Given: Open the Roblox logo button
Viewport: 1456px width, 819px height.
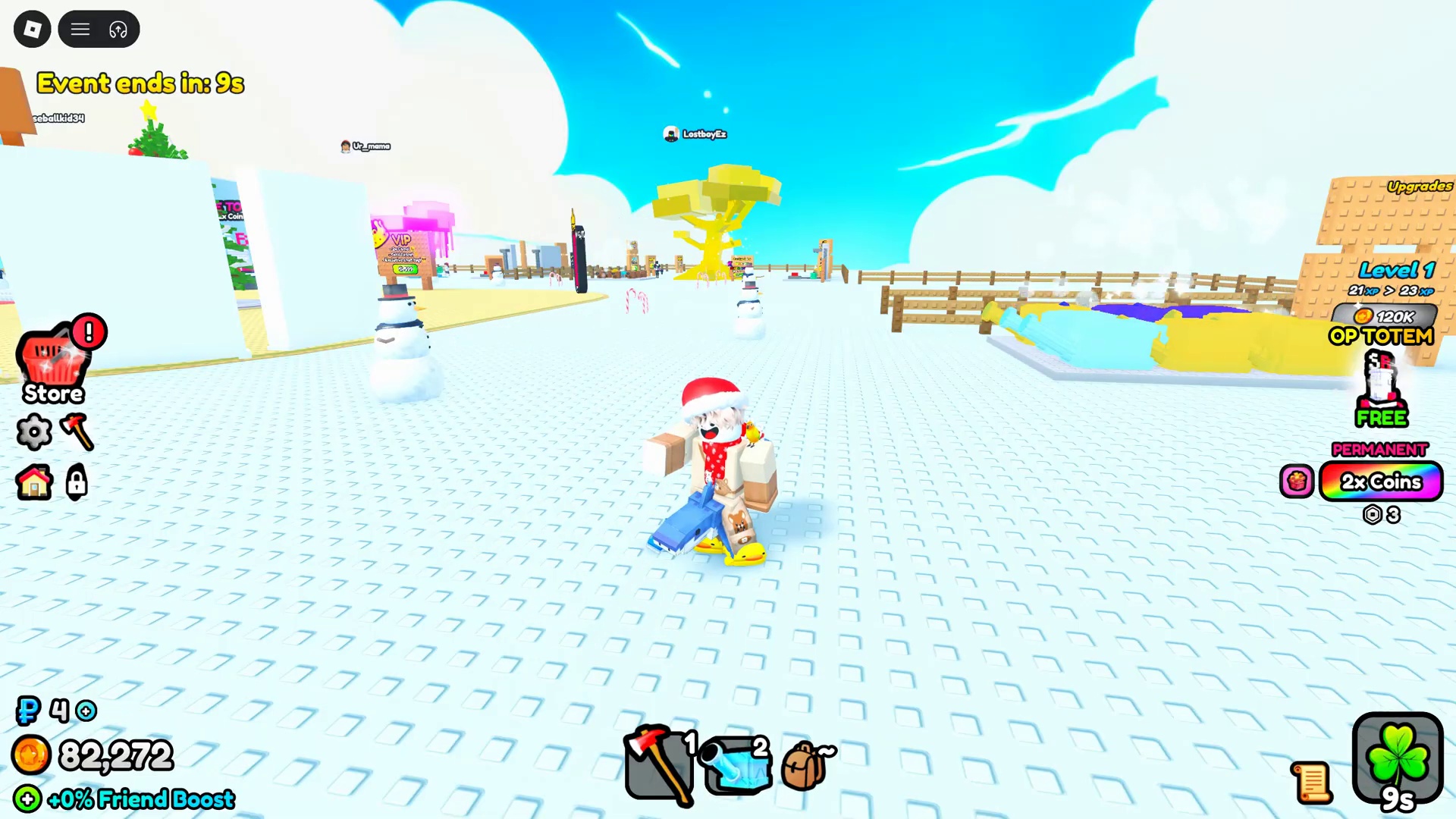Looking at the screenshot, I should 32,29.
